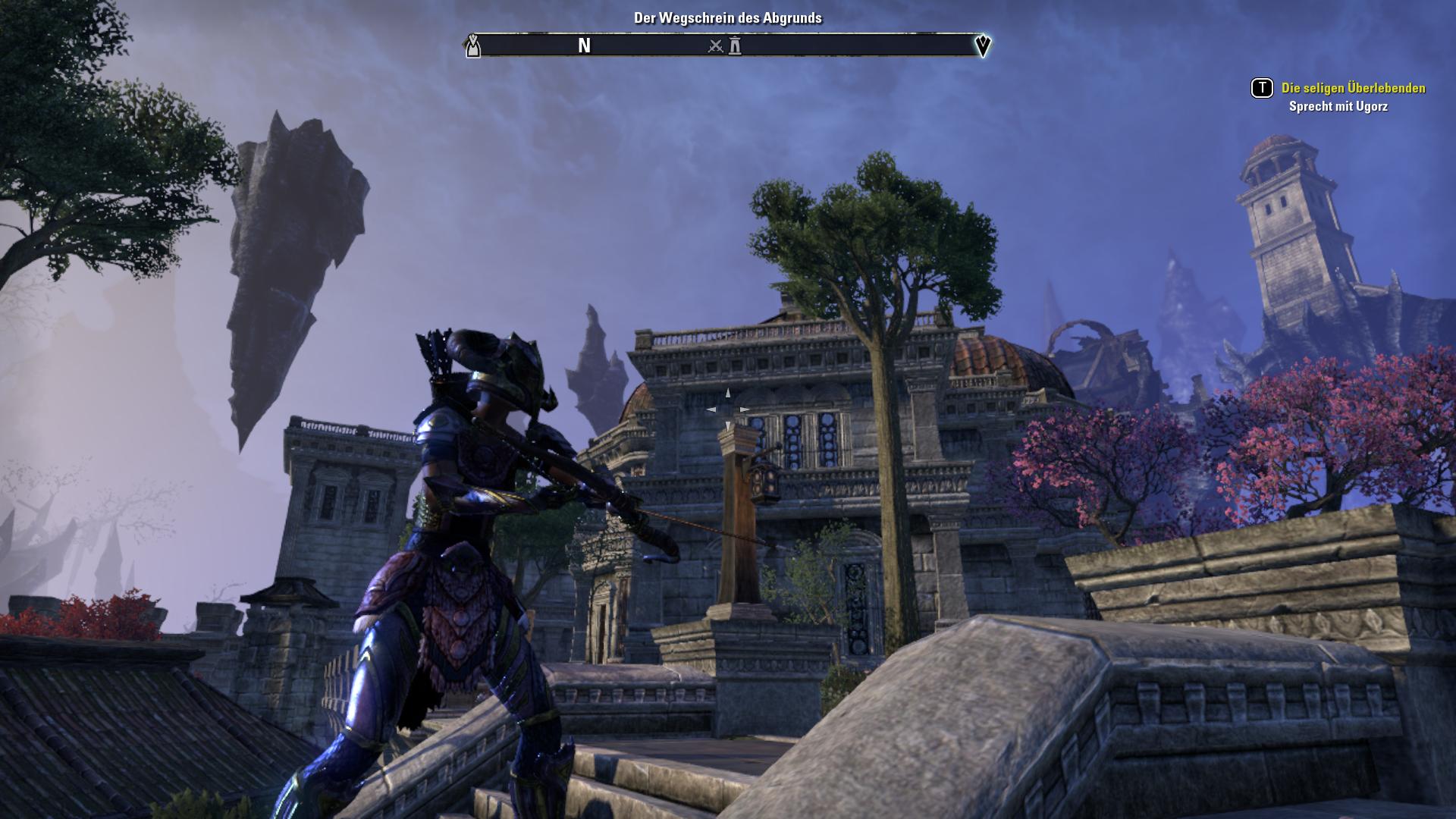Select the "Die seligen Überlebenden" quest title
Screen dimensions: 1456x819
[1353, 88]
